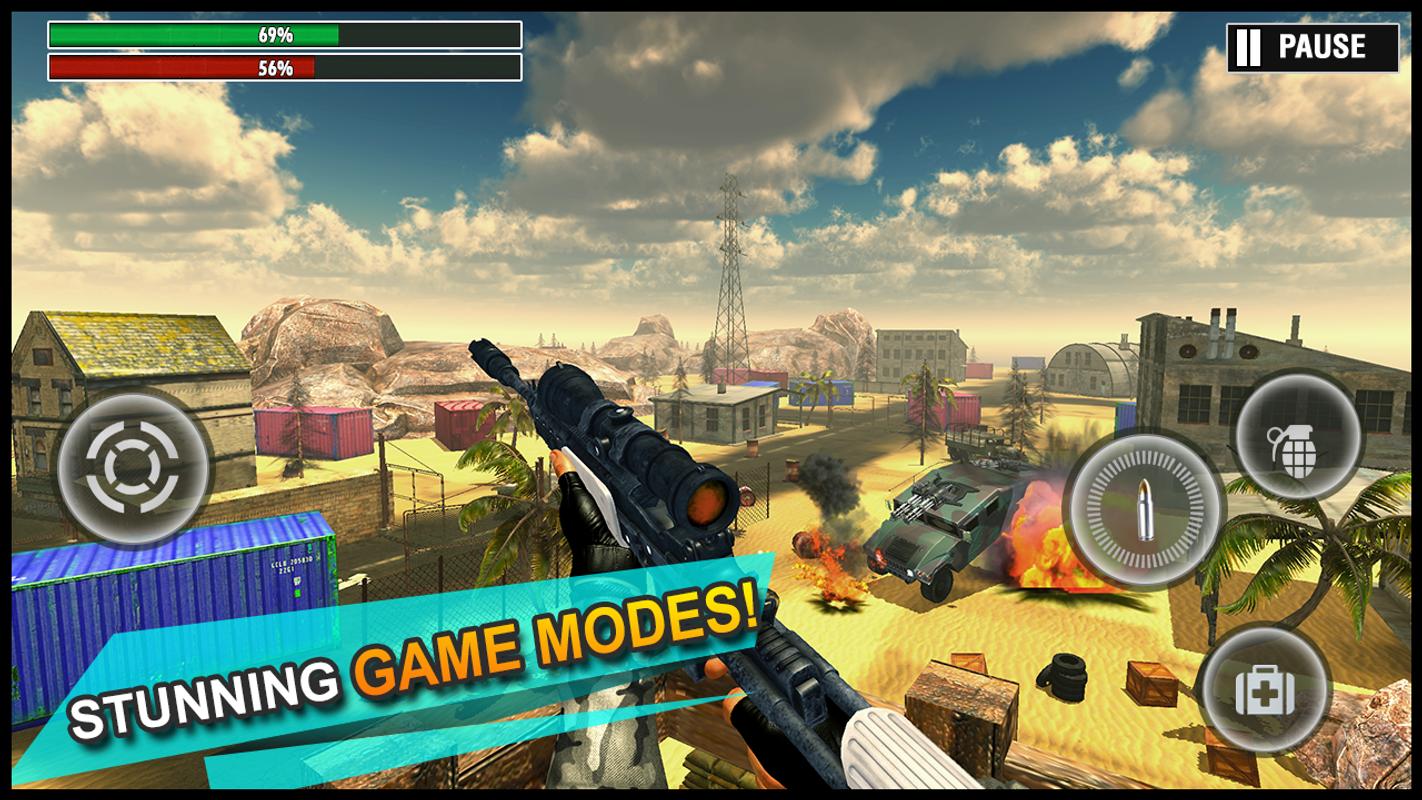Use the medkit heal button
This screenshot has width=1422, height=800.
coord(1264,690)
